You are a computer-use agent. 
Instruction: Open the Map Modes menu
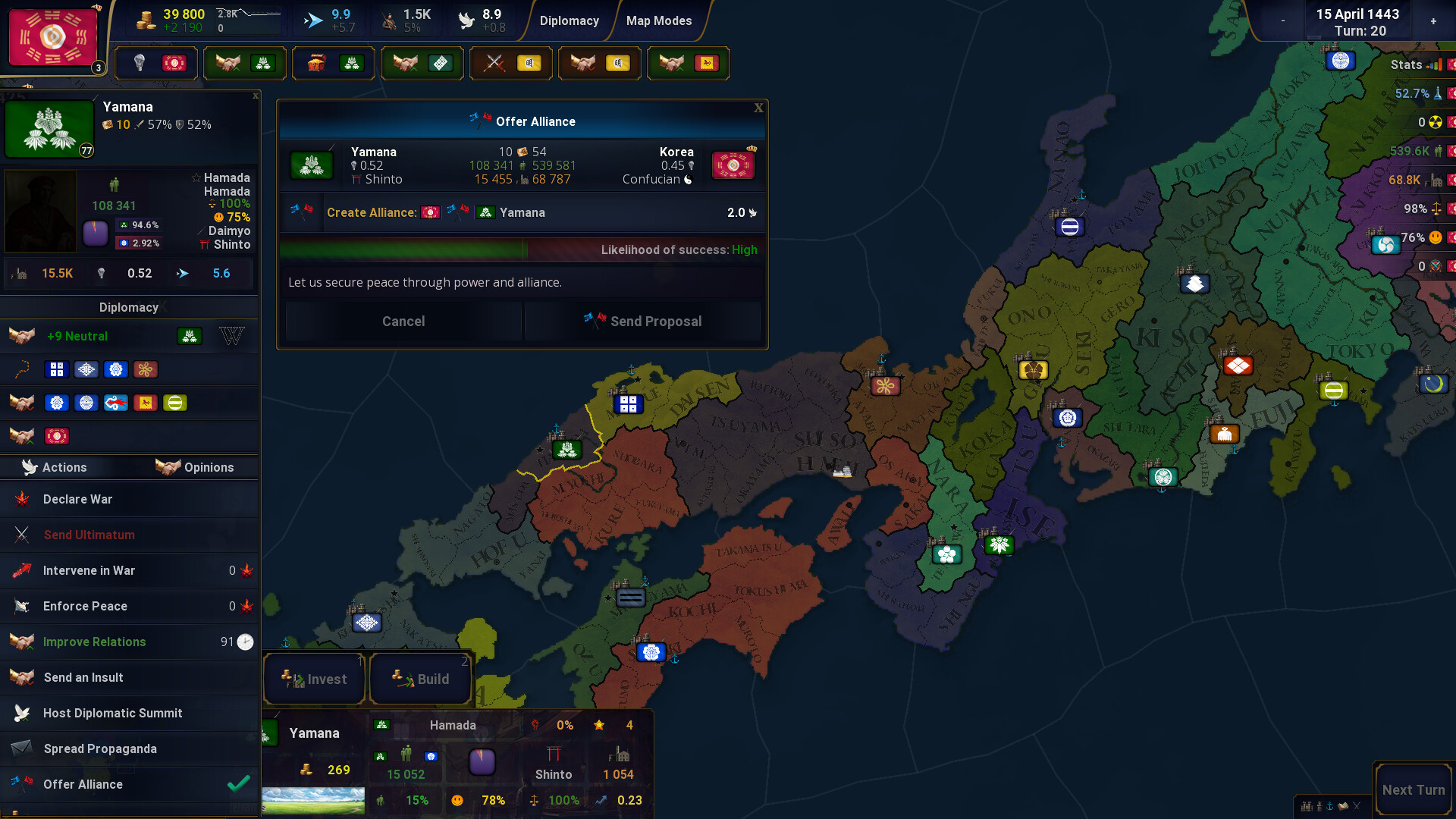coord(657,20)
